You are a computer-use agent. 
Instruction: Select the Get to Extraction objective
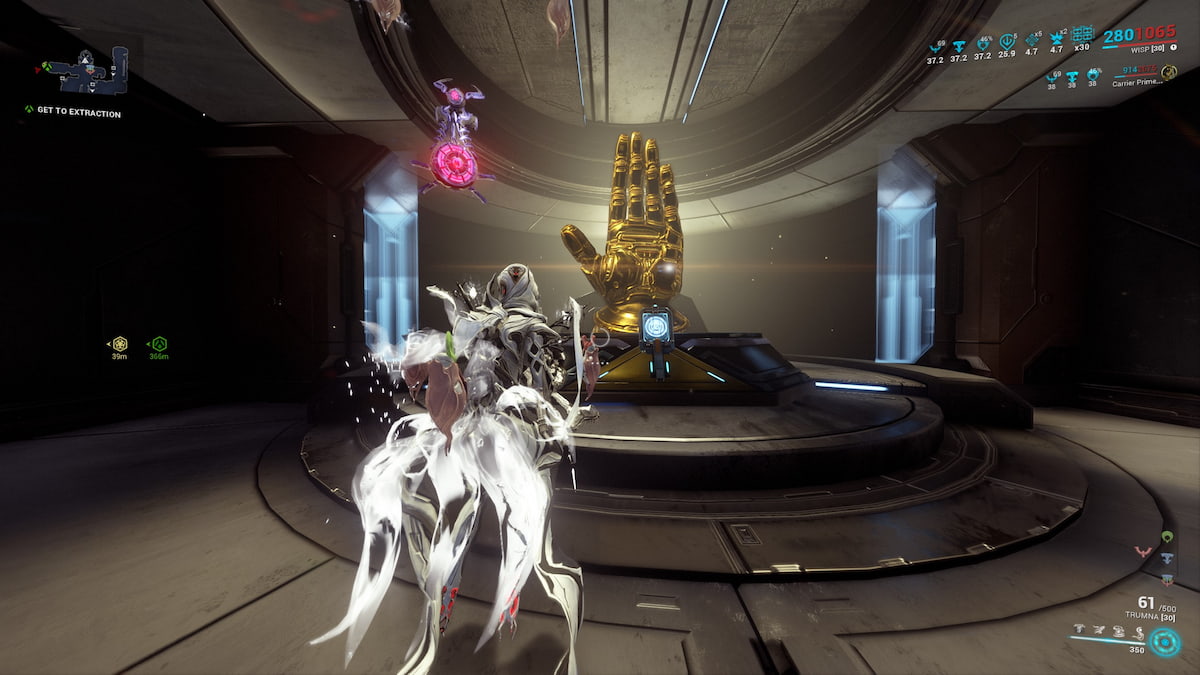click(x=78, y=113)
